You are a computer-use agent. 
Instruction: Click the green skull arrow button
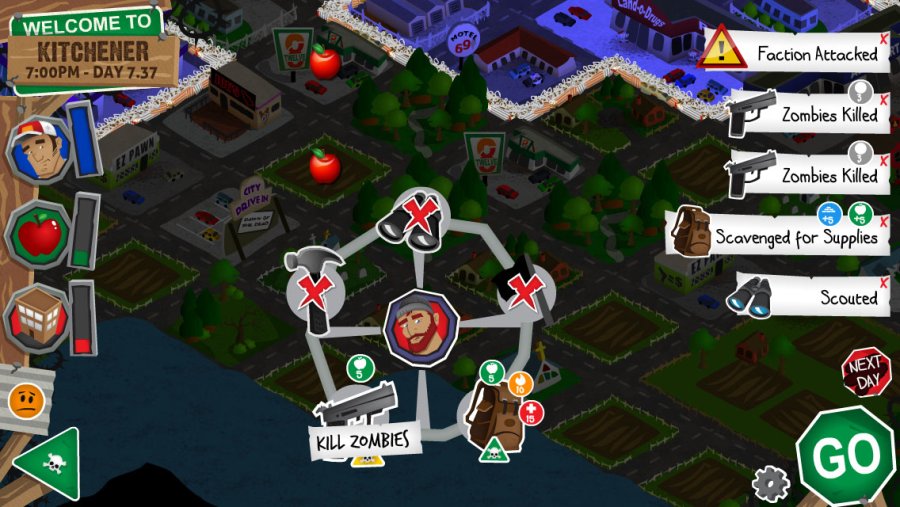(x=49, y=464)
